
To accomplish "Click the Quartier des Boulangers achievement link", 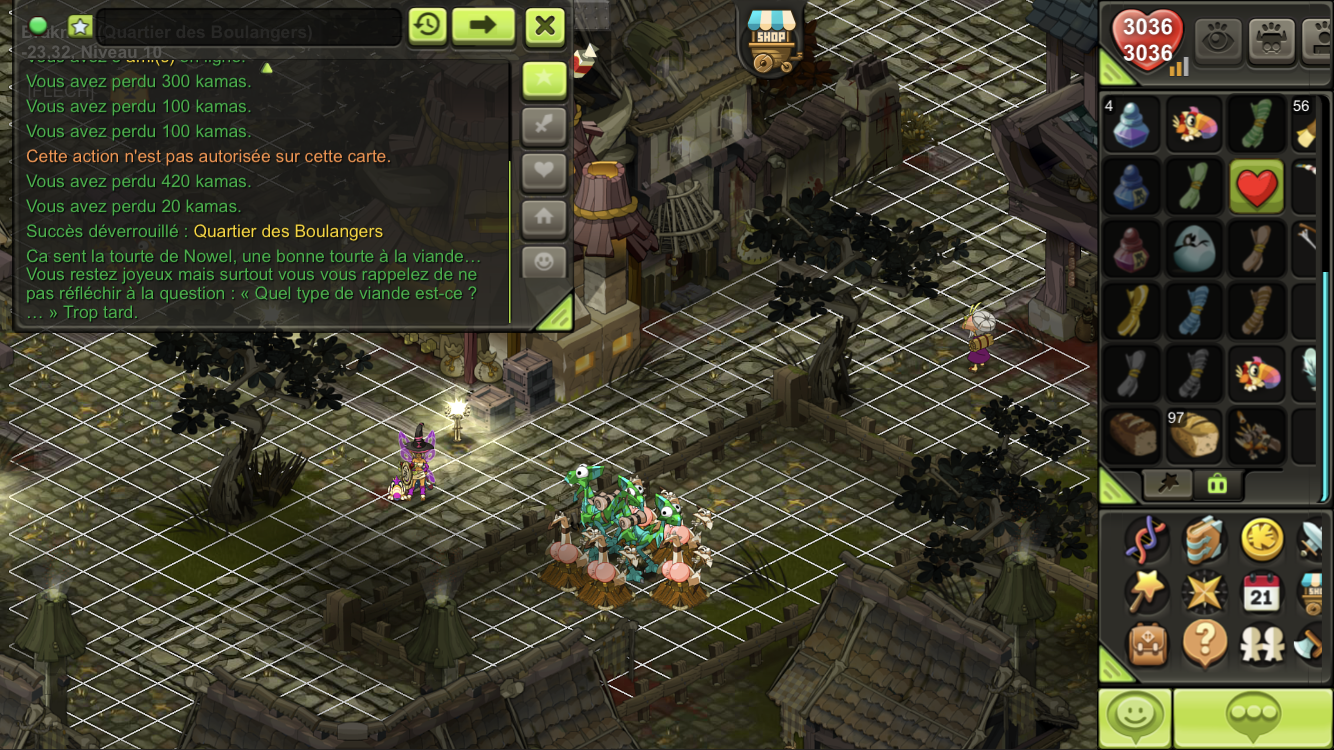I will pos(288,231).
